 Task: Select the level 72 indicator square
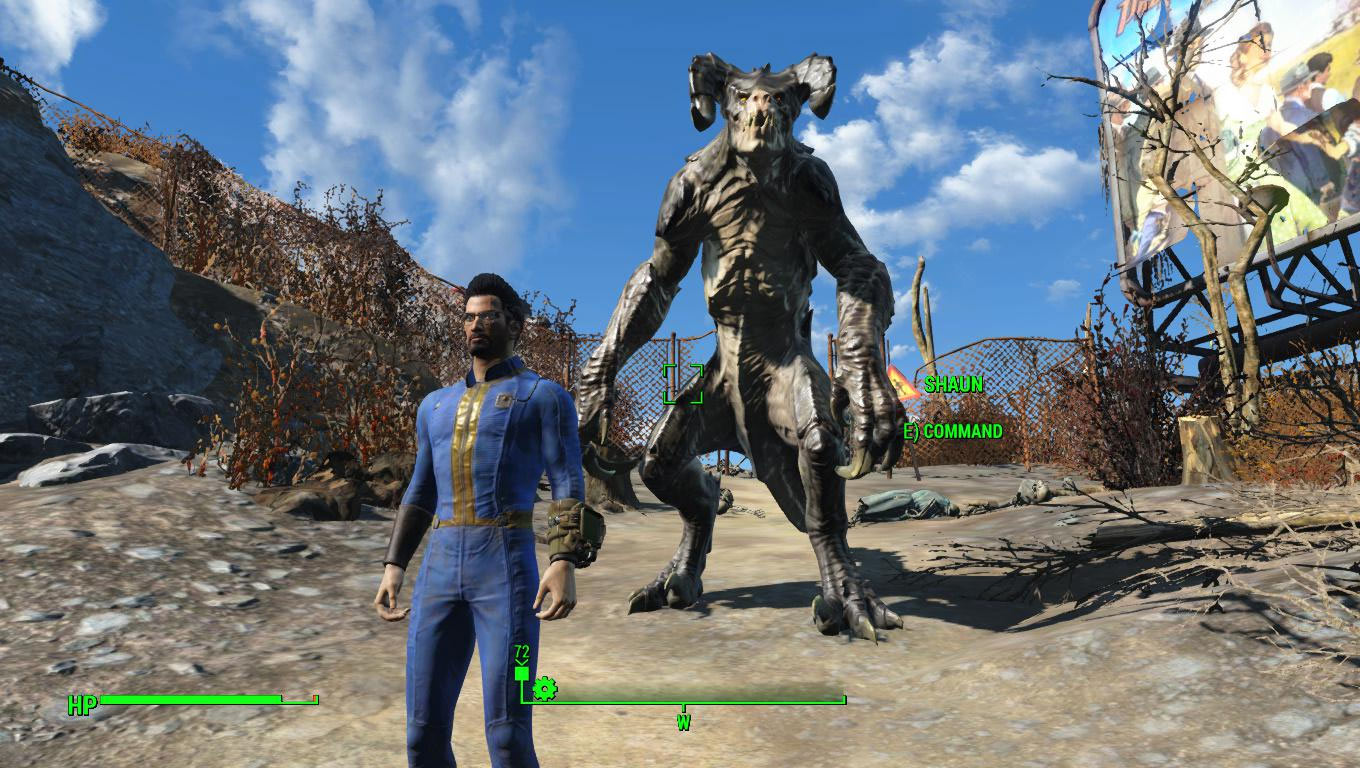click(x=521, y=672)
